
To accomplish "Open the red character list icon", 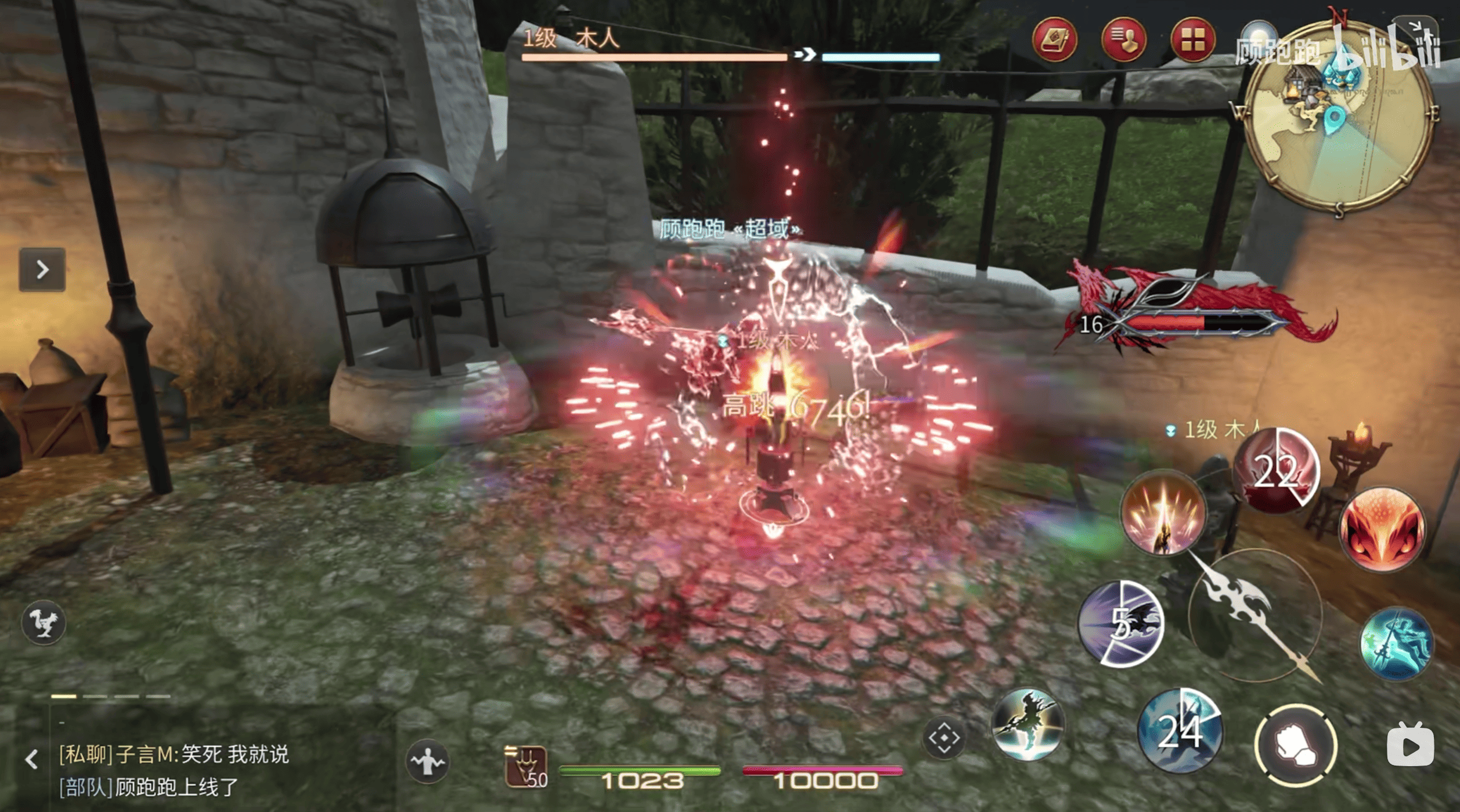I will [x=1123, y=40].
